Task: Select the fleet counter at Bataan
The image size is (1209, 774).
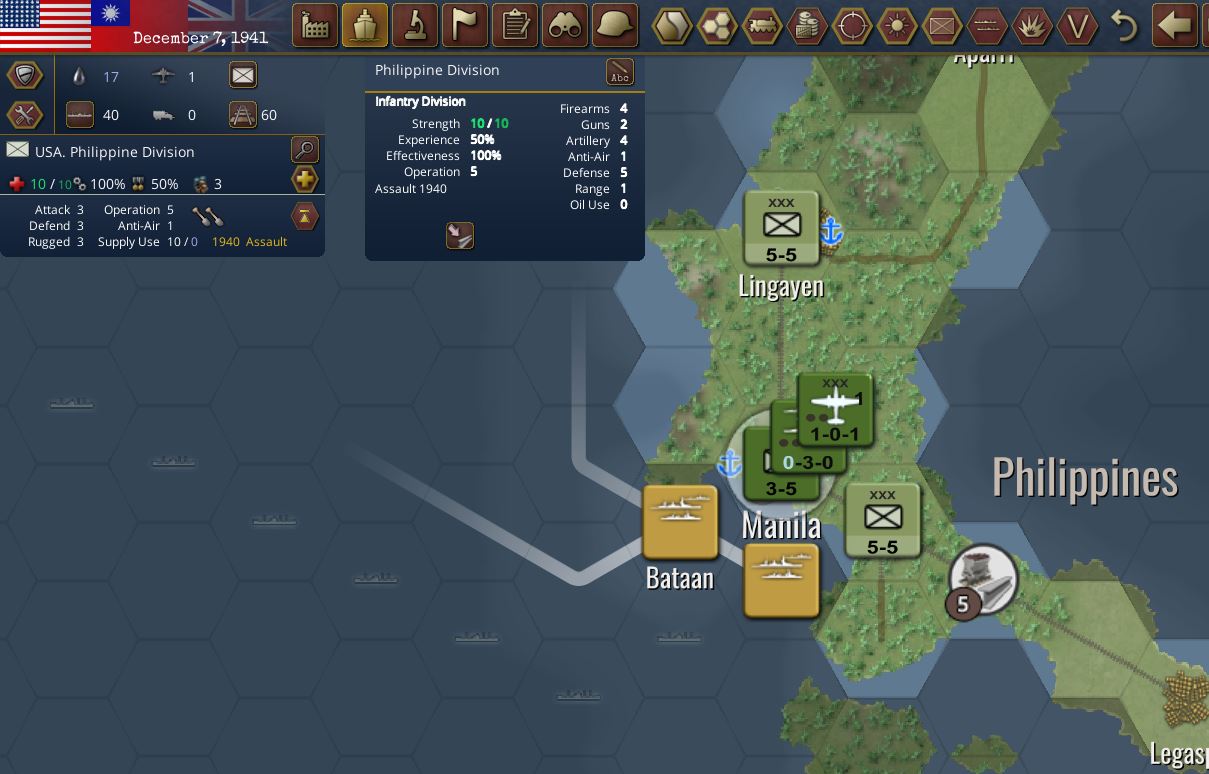Action: [x=680, y=521]
